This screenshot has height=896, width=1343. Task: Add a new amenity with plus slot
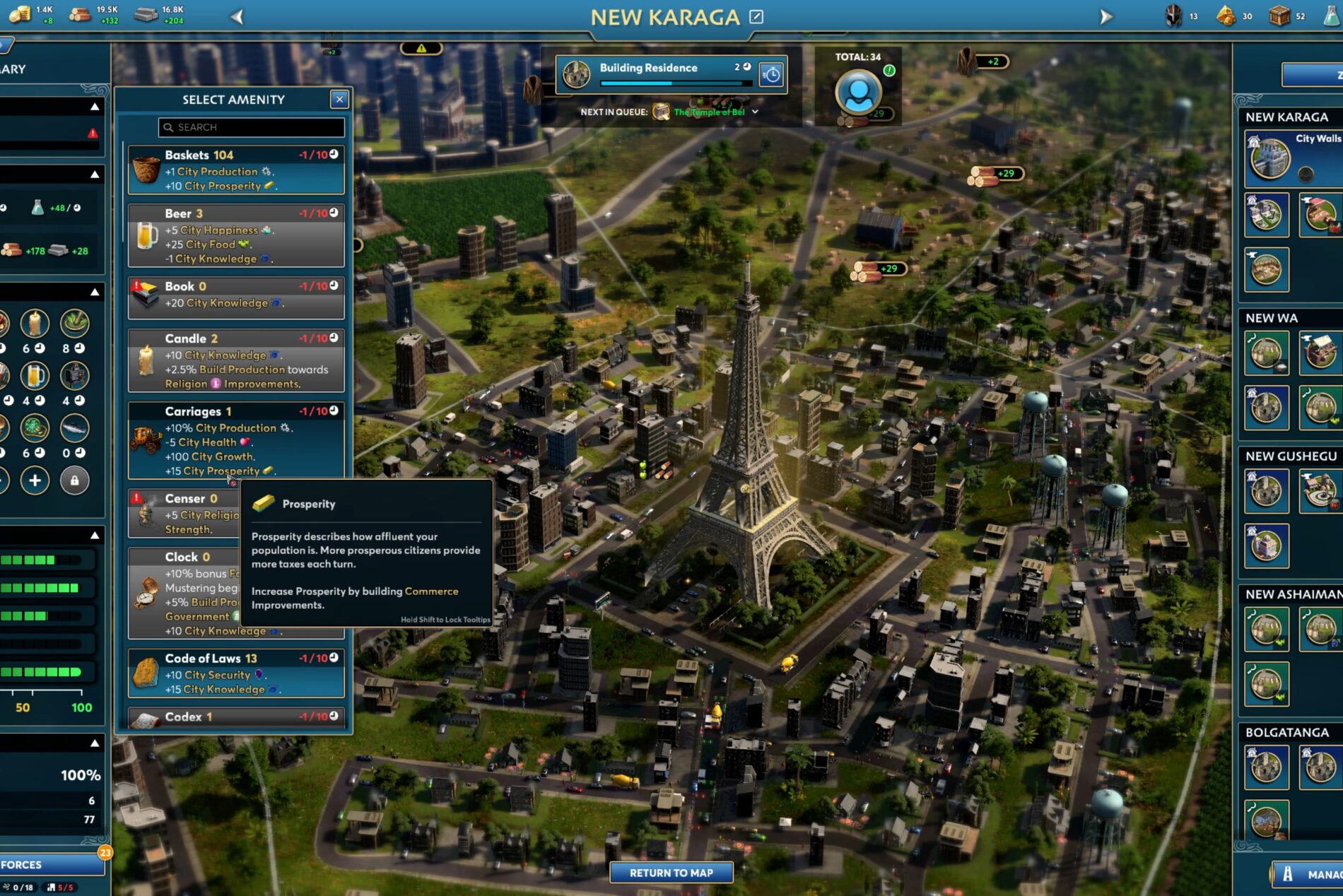(35, 481)
